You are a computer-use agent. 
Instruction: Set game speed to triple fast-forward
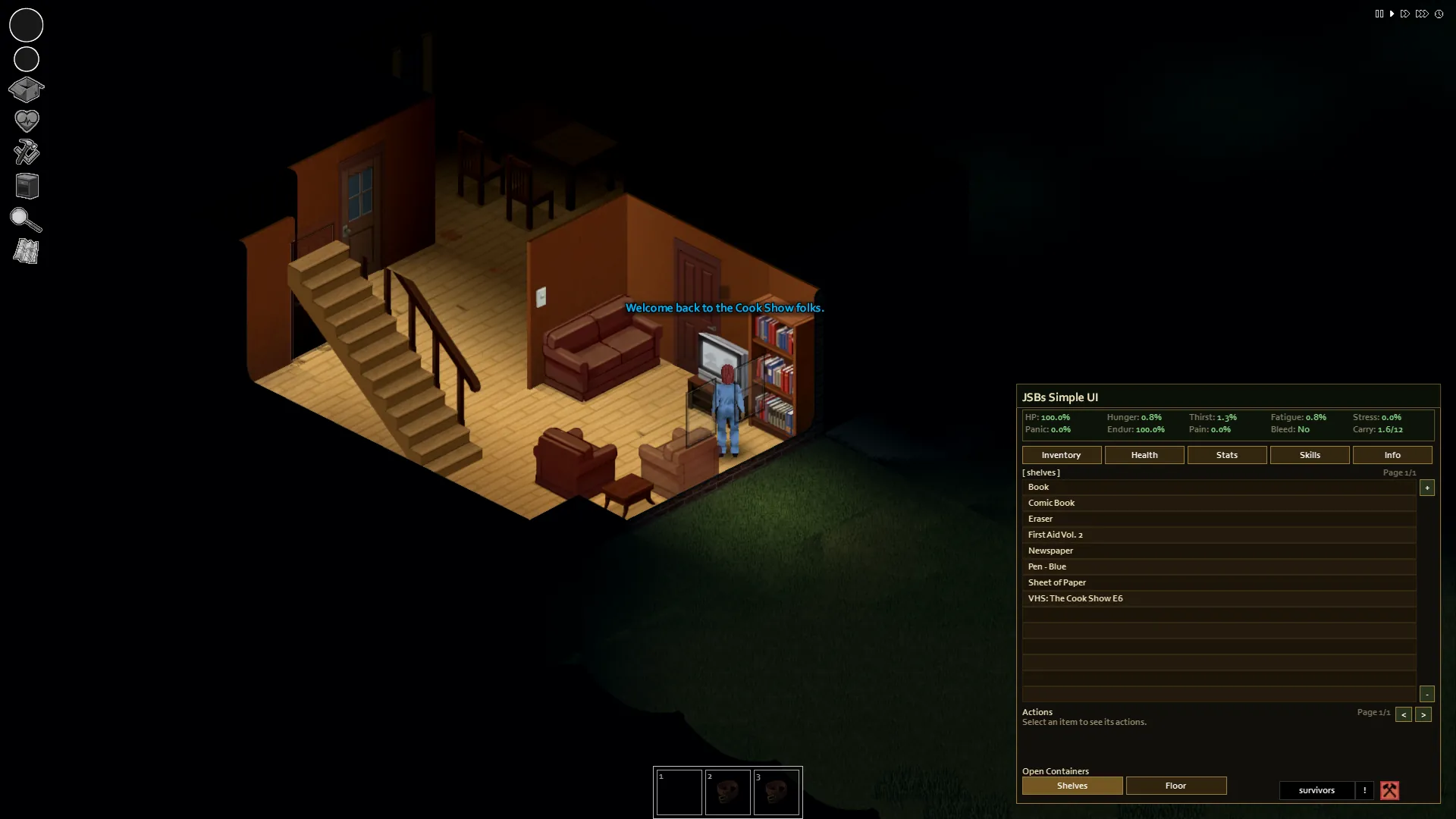click(1422, 14)
